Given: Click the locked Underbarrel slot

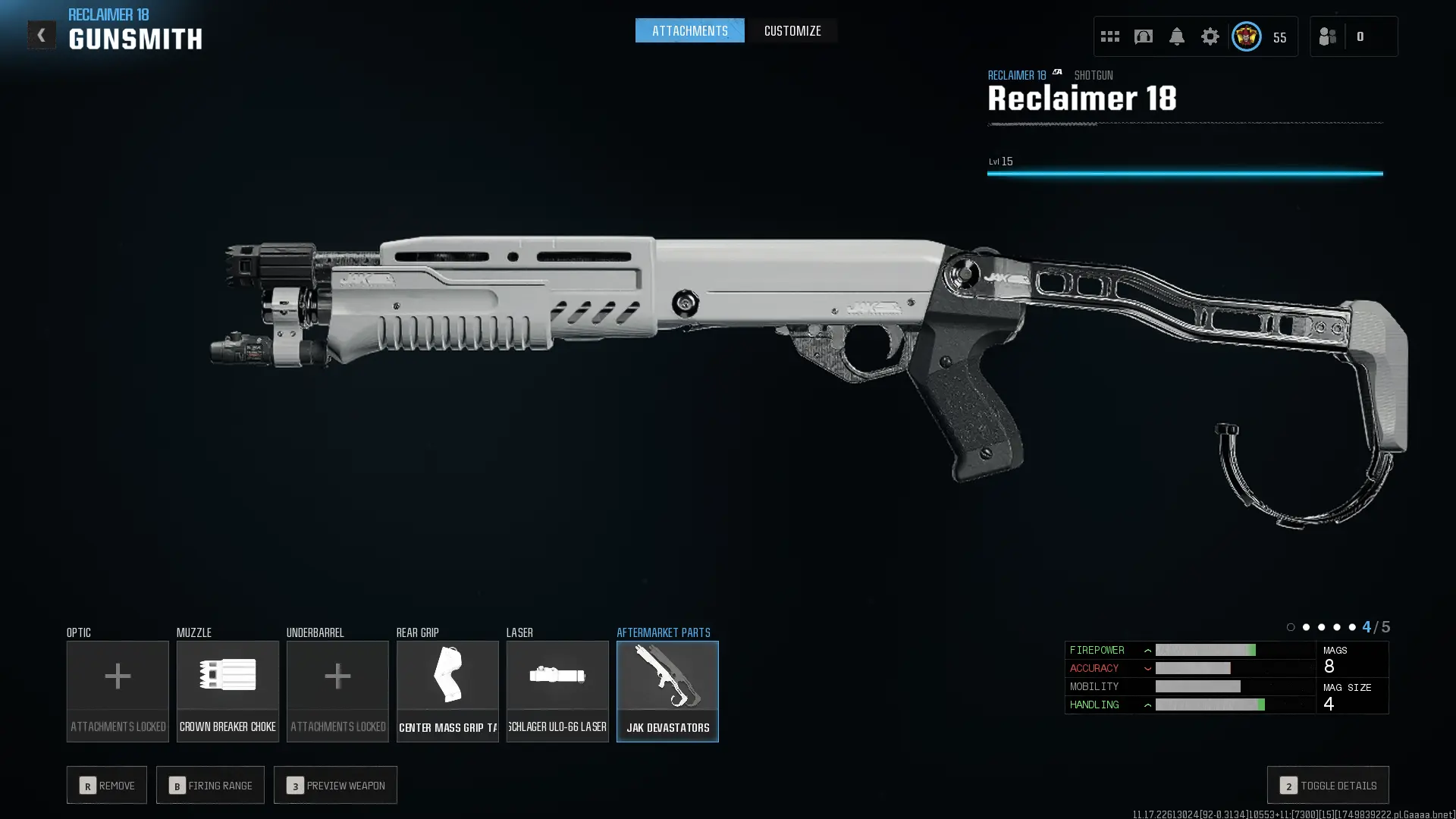Looking at the screenshot, I should (x=337, y=691).
